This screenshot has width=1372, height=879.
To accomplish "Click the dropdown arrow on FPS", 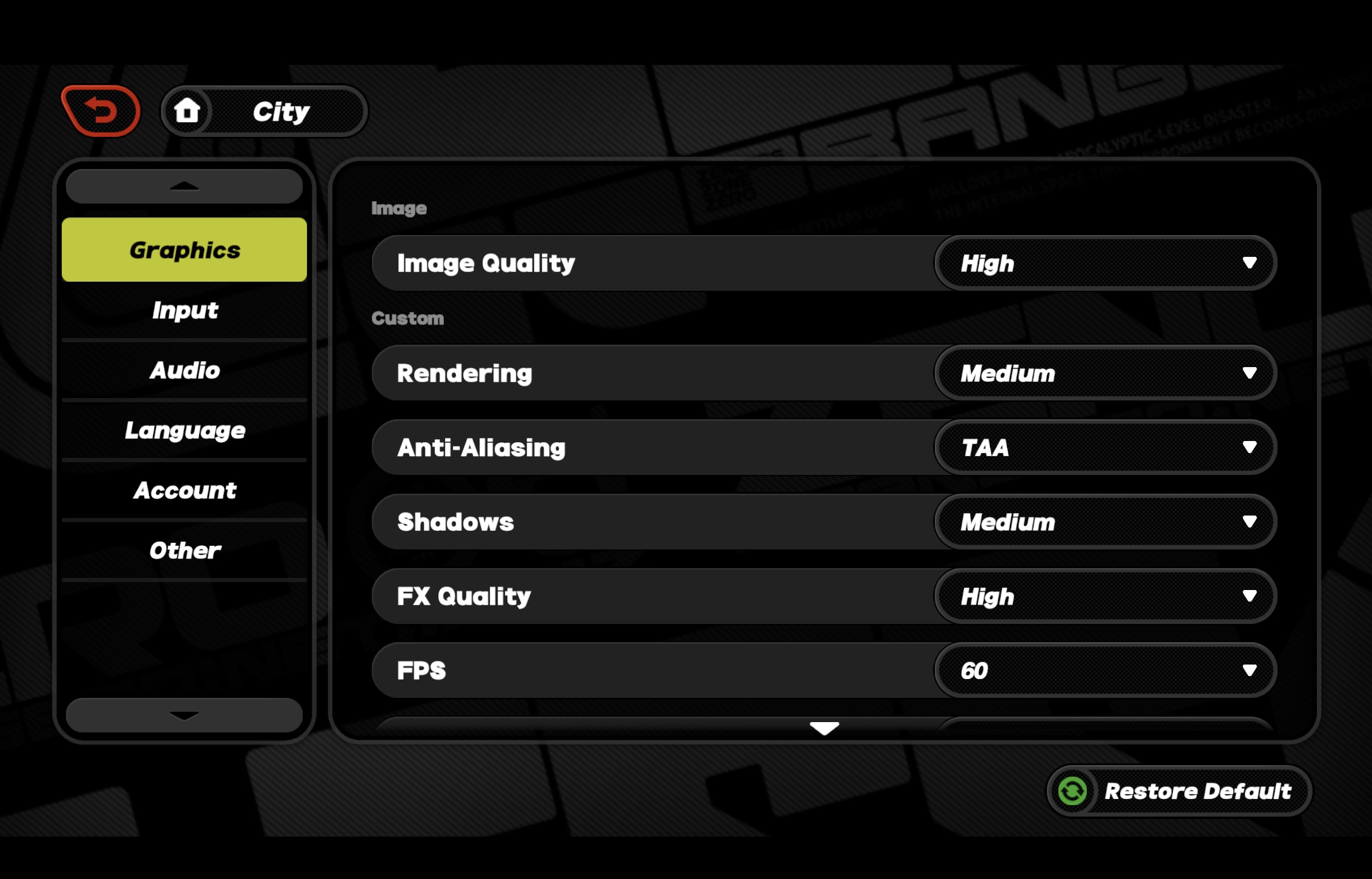I will (1249, 670).
